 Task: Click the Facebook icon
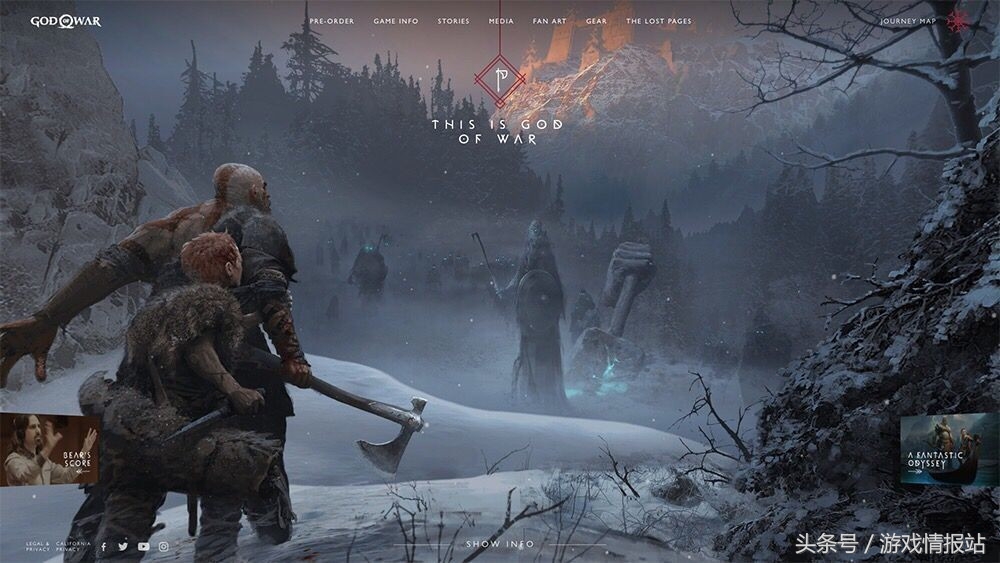click(x=104, y=546)
